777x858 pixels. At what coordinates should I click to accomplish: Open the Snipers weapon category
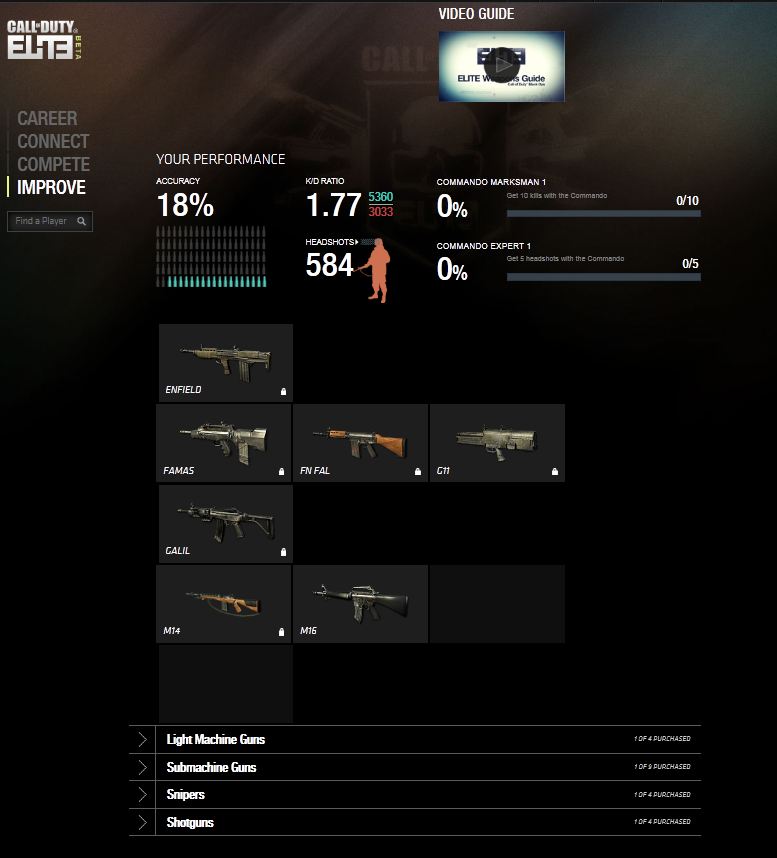coord(186,795)
